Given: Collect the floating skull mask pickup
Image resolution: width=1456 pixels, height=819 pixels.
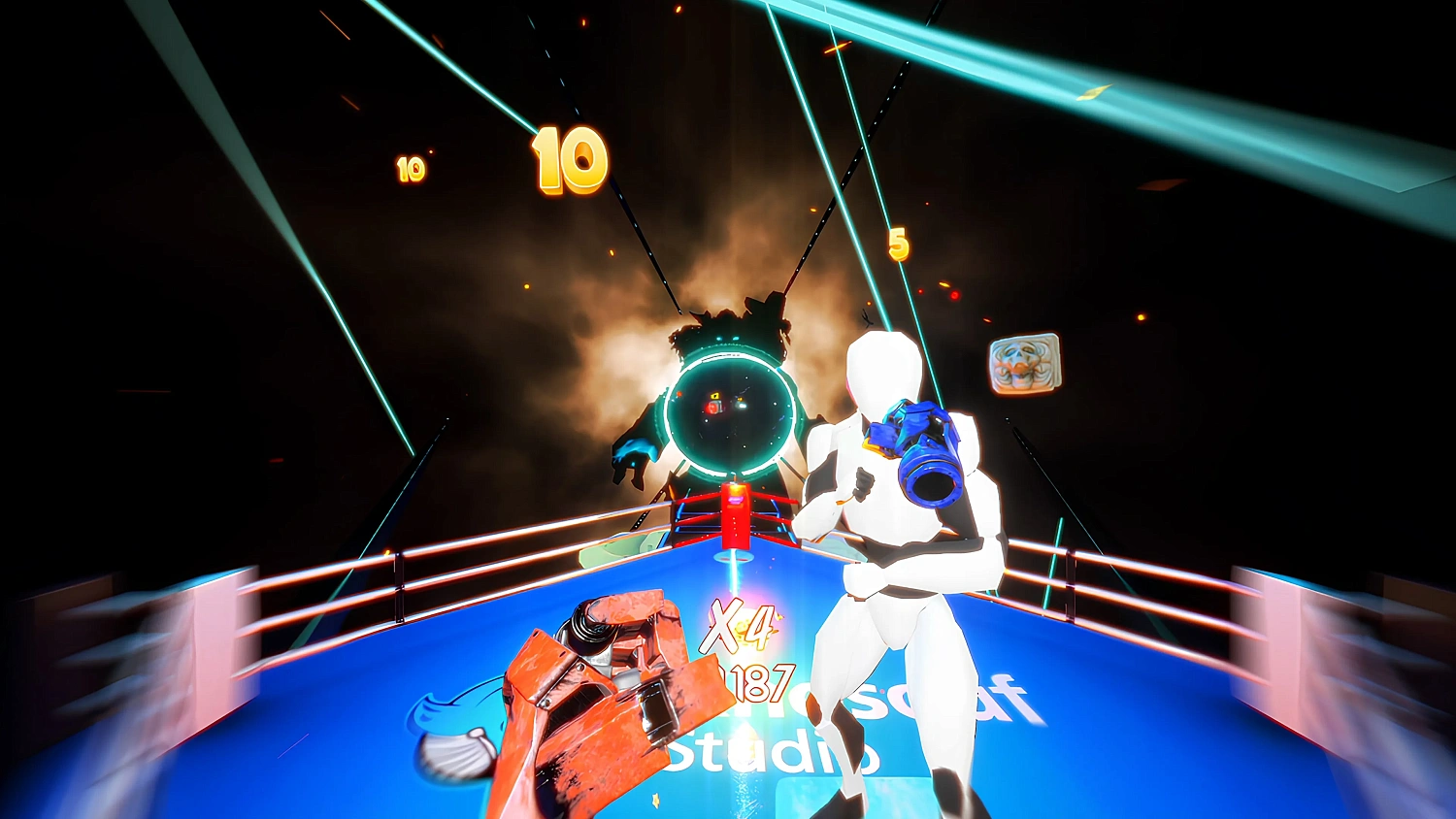Looking at the screenshot, I should 1023,364.
